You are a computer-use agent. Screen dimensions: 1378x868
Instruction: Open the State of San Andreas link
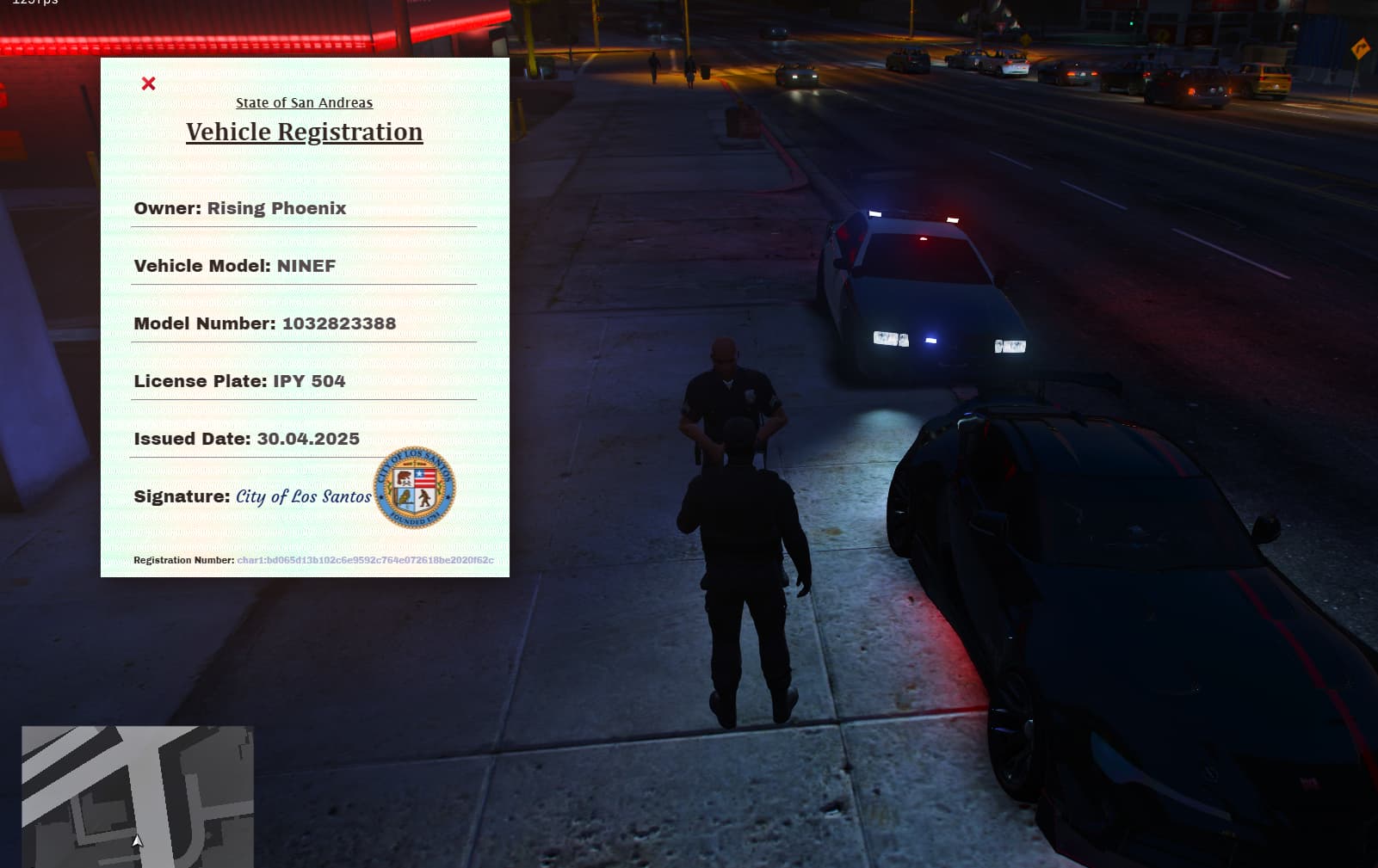coord(304,102)
